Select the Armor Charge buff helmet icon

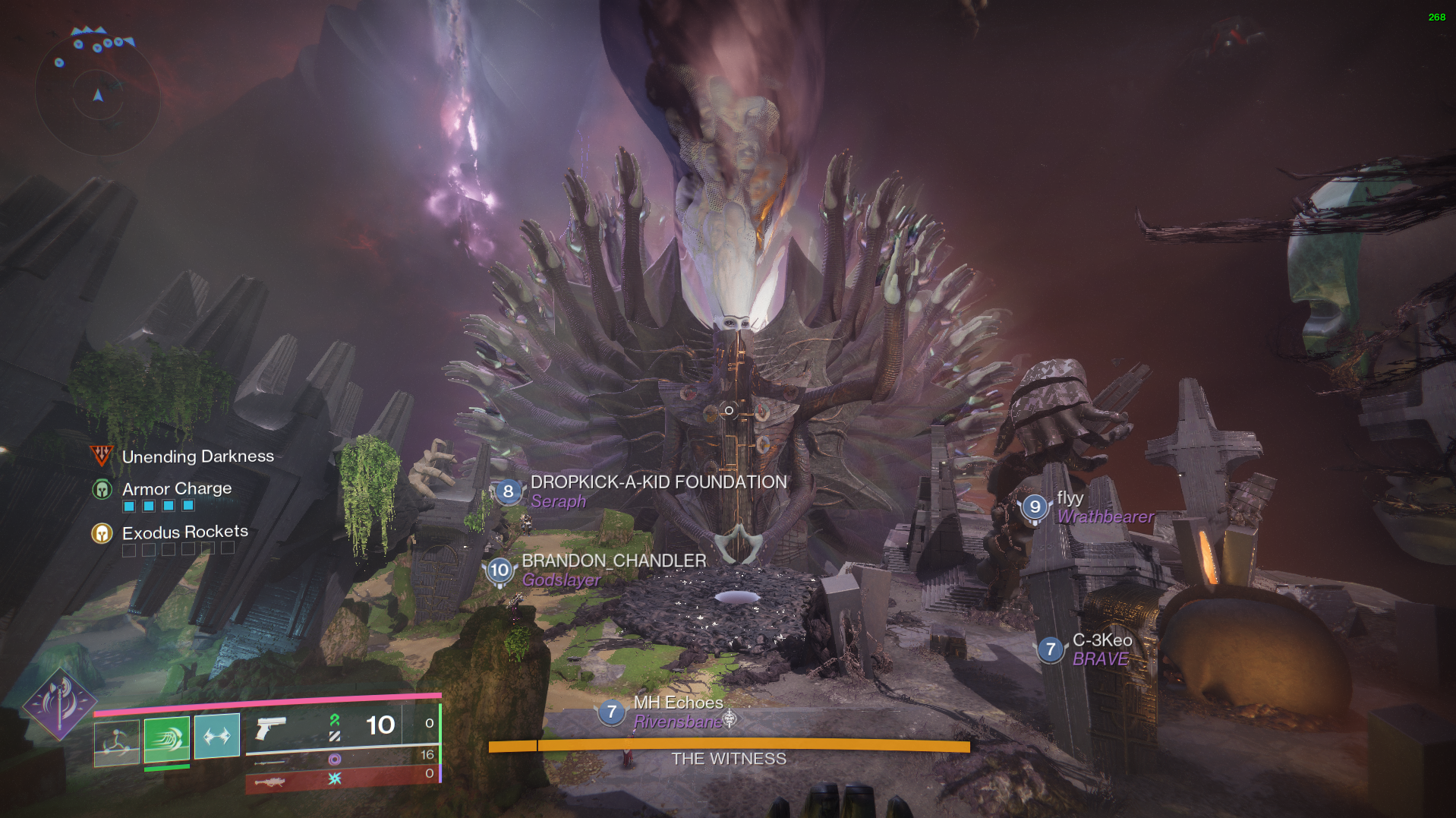[101, 489]
